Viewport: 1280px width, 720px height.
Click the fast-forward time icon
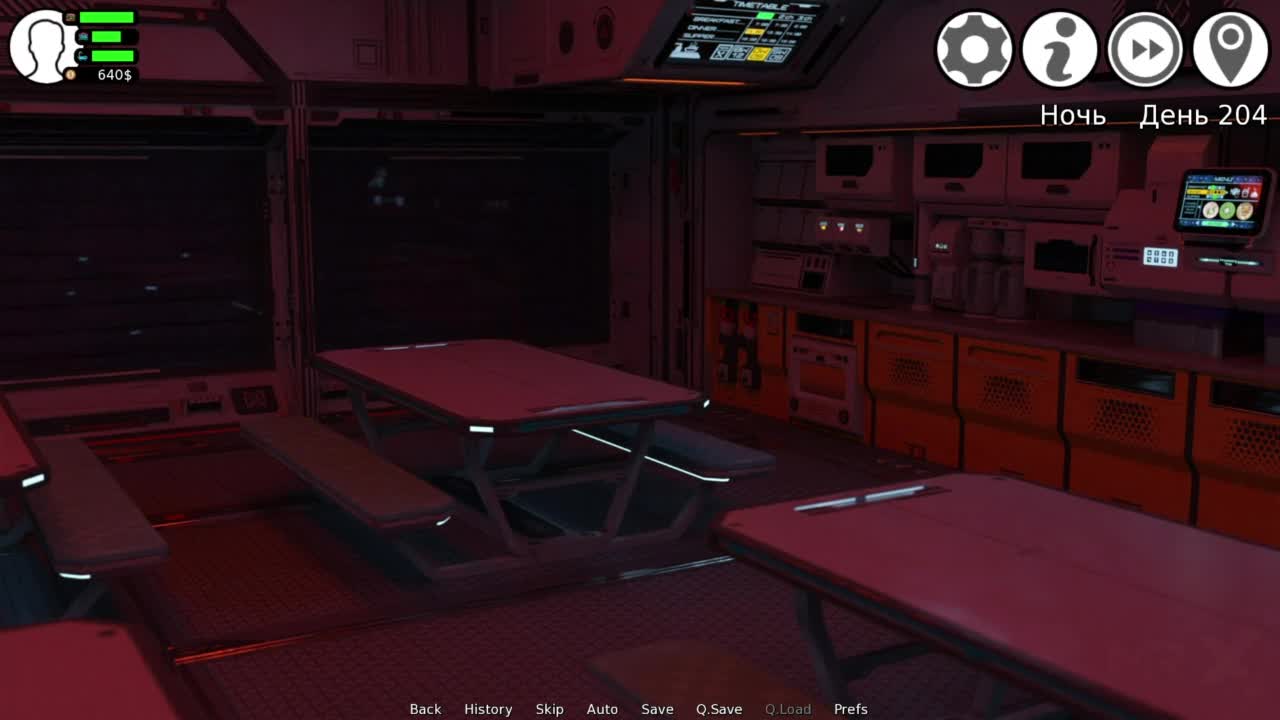point(1145,49)
